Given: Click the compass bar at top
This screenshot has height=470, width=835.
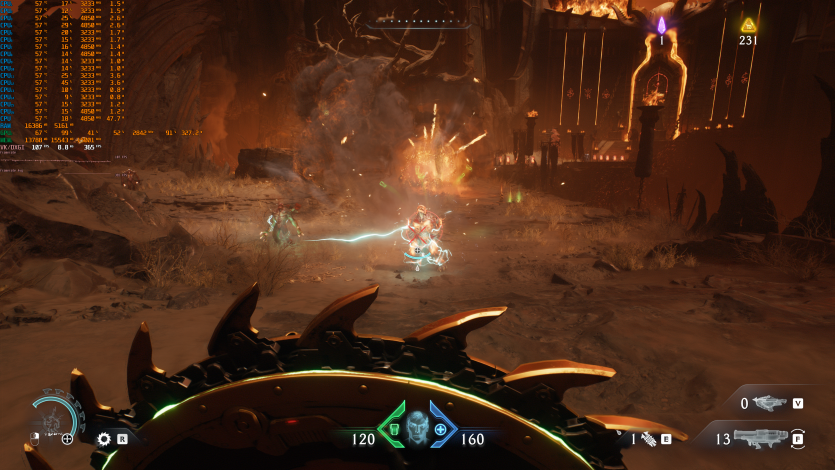Looking at the screenshot, I should pyautogui.click(x=417, y=22).
